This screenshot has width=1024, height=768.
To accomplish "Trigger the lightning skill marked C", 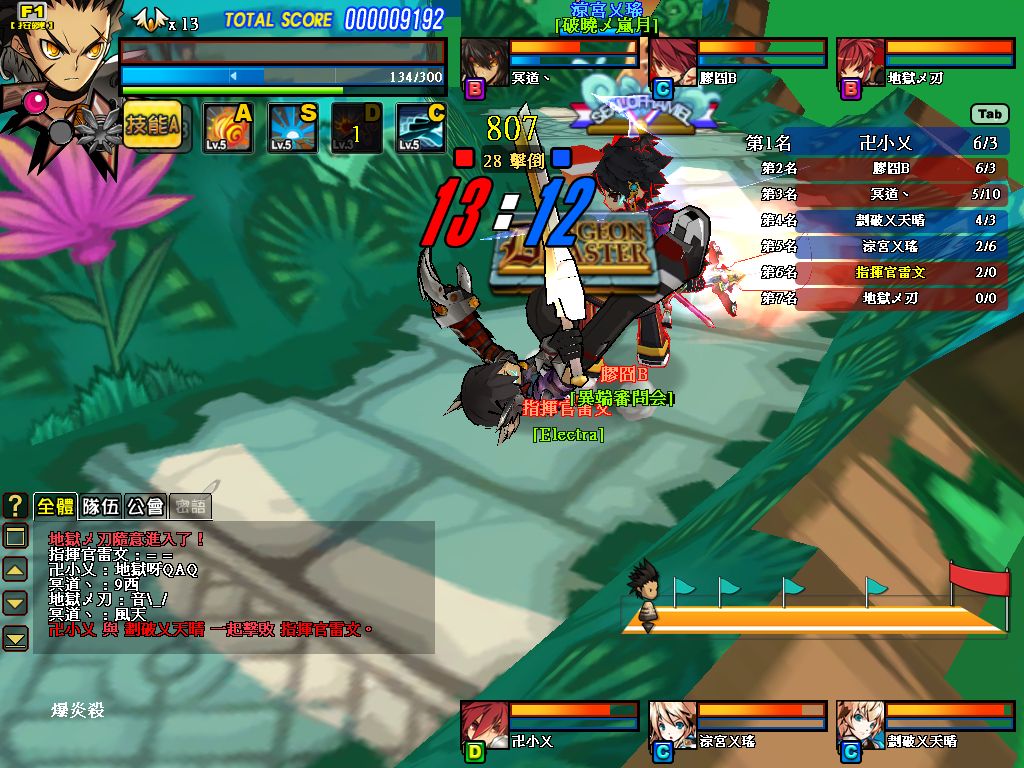I will pyautogui.click(x=420, y=128).
